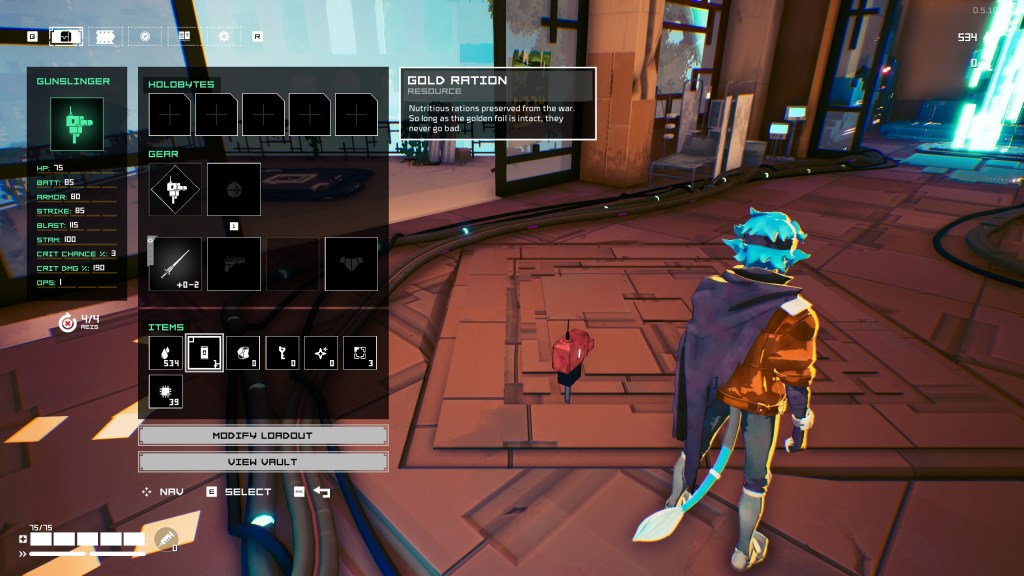Switch to the book with question mark tab

tap(184, 36)
